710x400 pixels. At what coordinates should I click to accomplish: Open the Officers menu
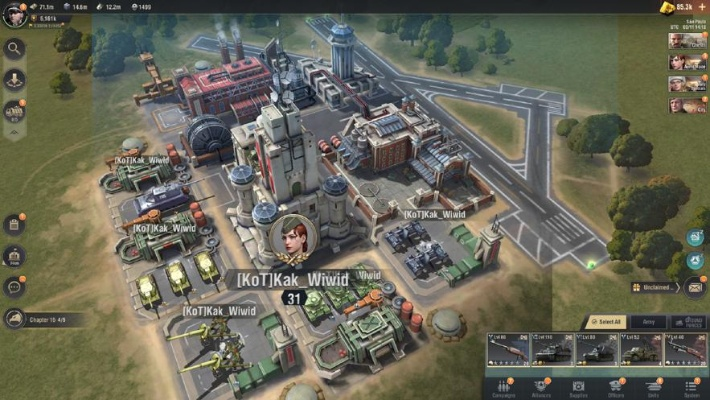[x=616, y=389]
